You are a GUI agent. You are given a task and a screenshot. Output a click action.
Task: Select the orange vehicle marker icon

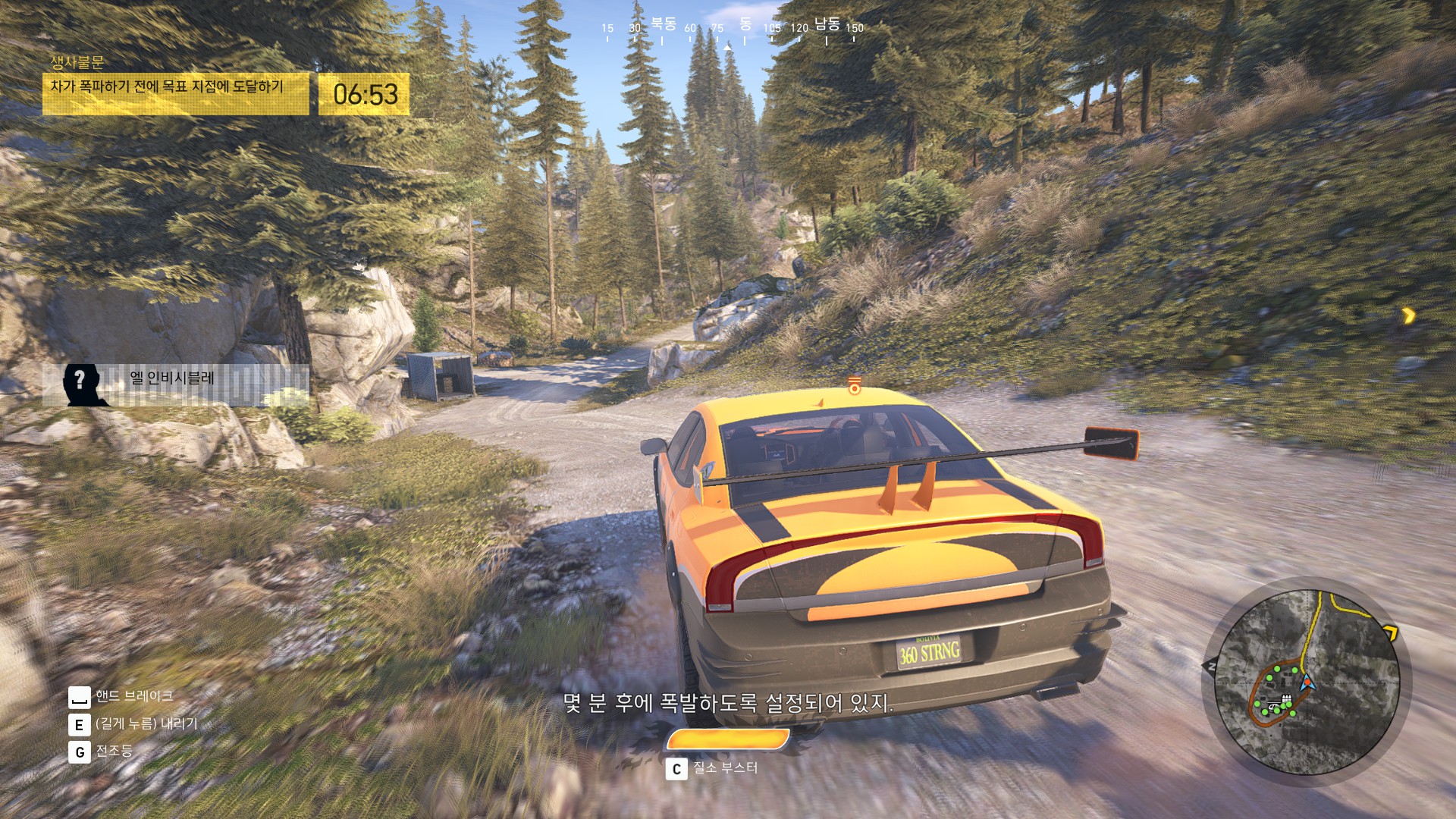[855, 385]
